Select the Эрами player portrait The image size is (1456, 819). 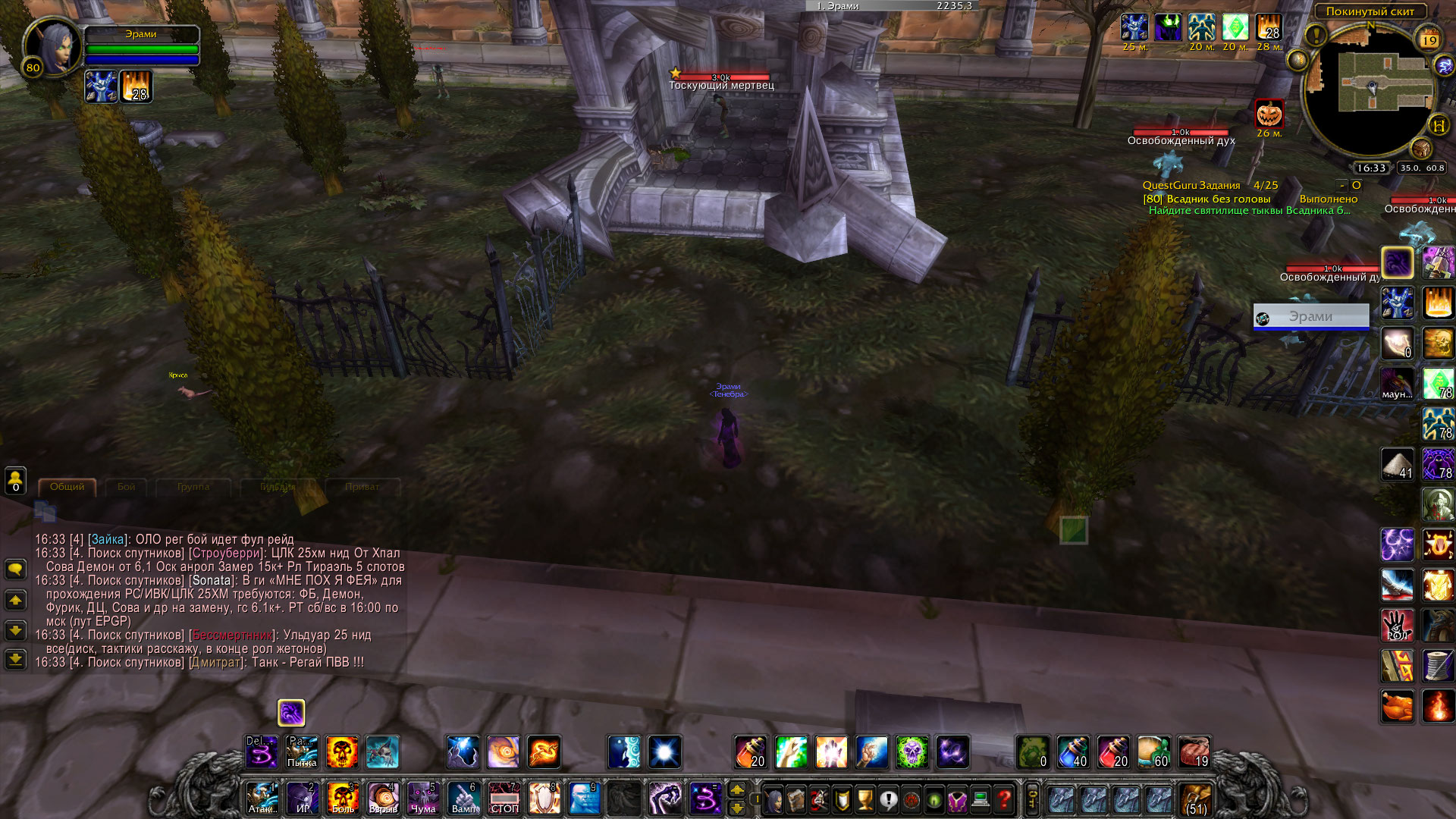pos(53,45)
